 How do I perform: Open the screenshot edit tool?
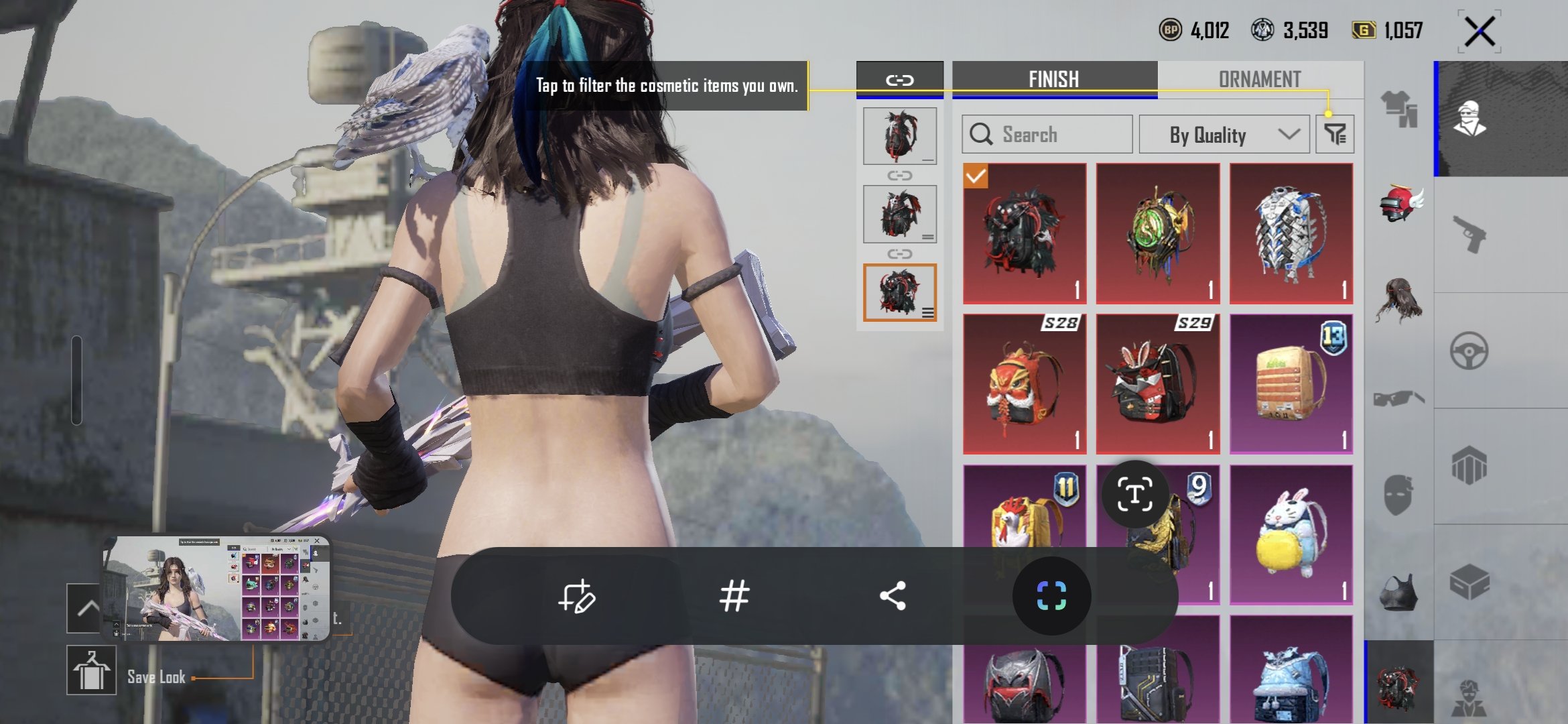click(x=576, y=595)
